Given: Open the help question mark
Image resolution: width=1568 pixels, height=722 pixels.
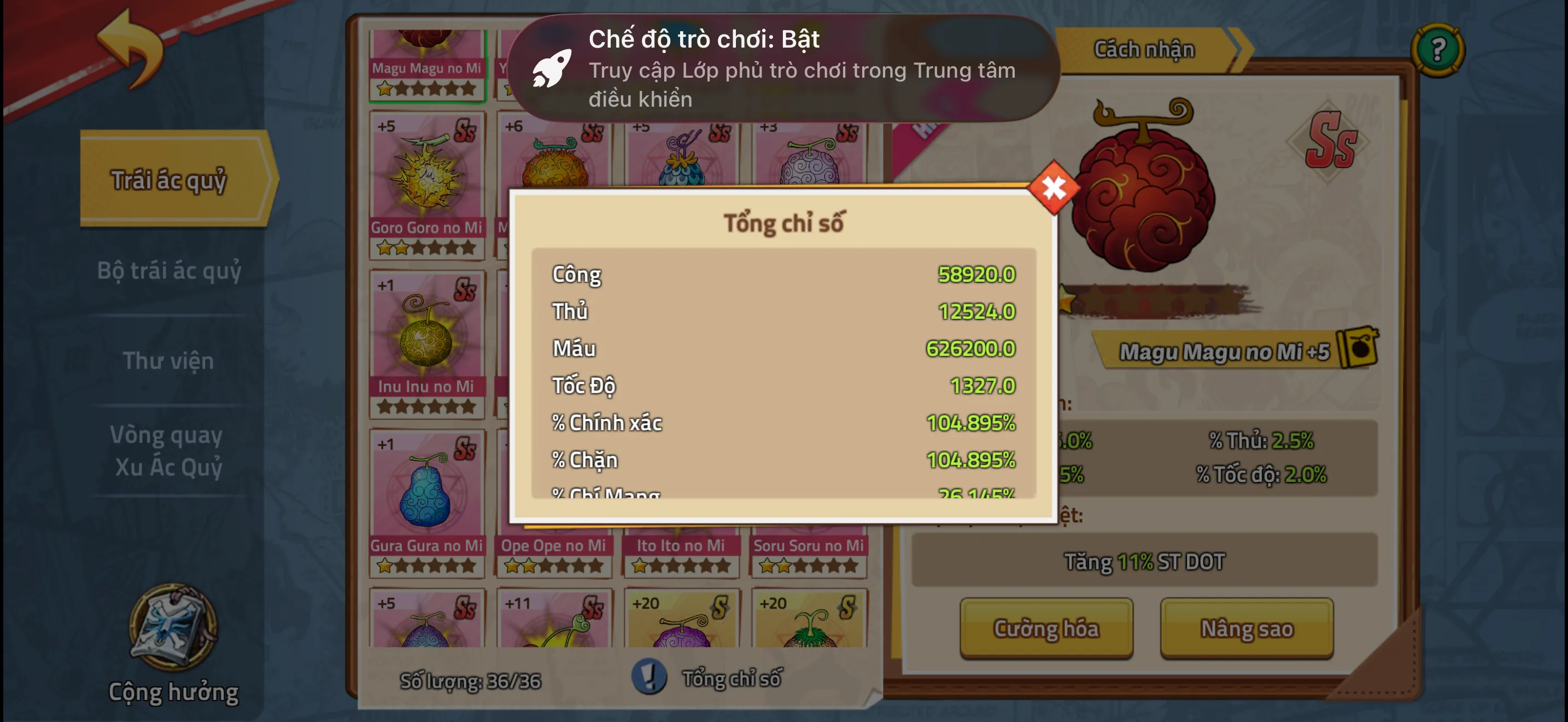Looking at the screenshot, I should pos(1438,49).
